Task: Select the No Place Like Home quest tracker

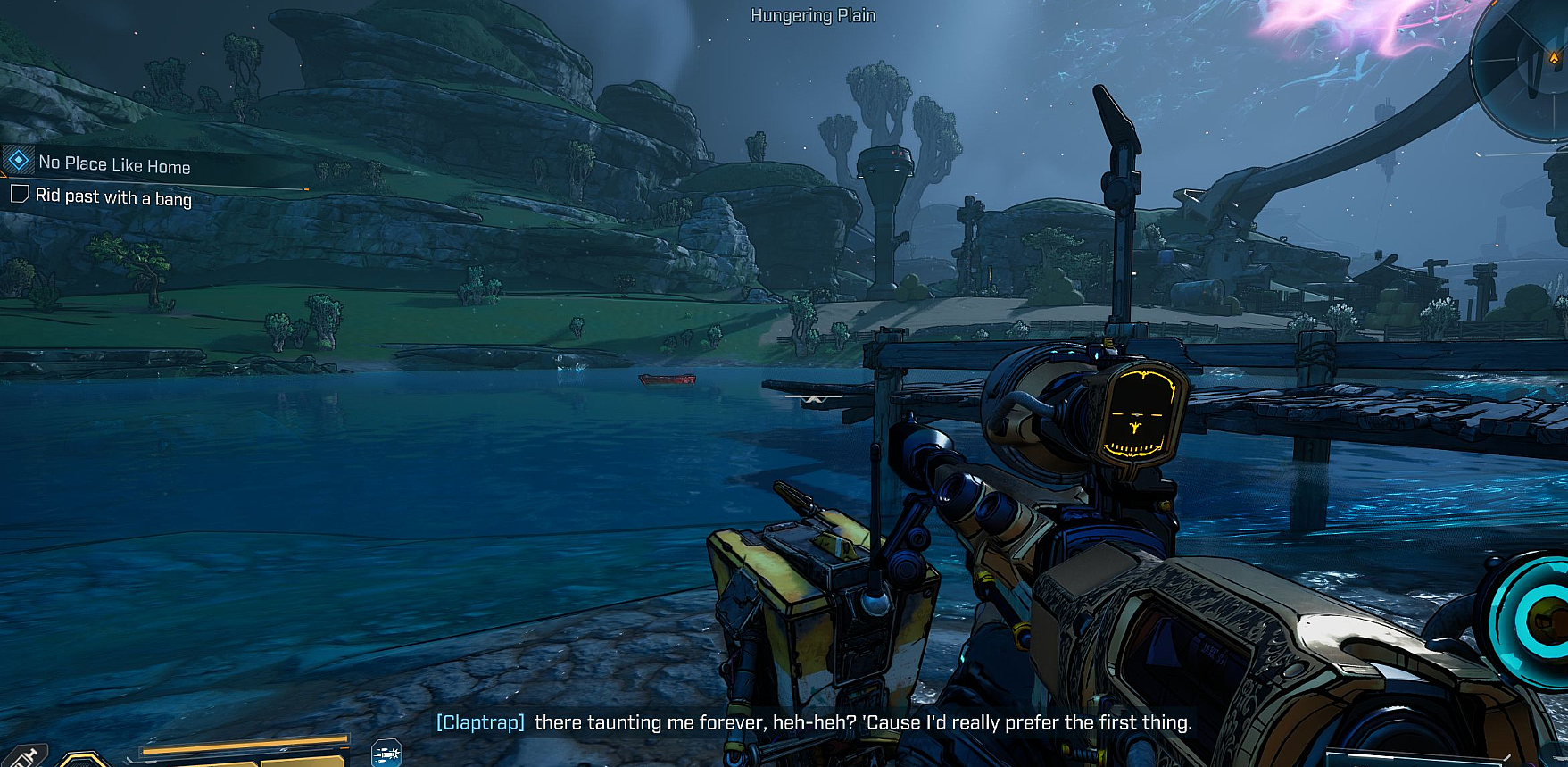Action: 113,164
